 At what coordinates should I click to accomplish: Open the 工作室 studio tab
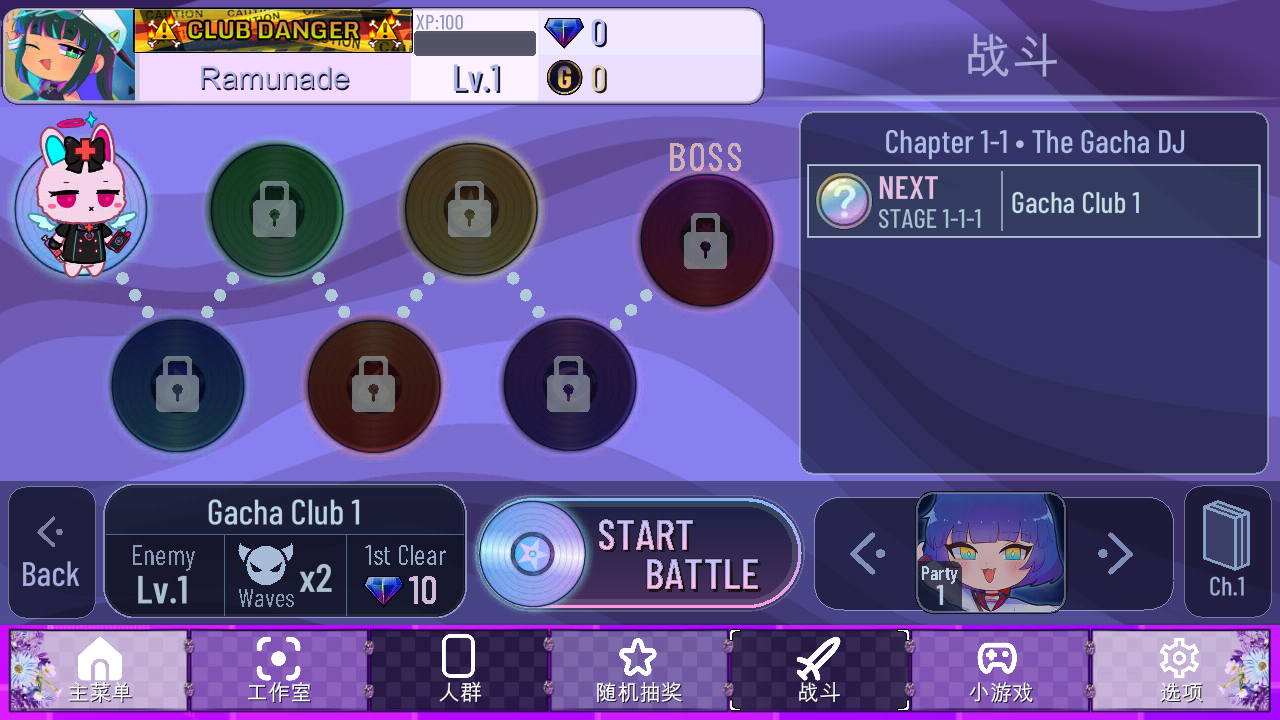(279, 670)
